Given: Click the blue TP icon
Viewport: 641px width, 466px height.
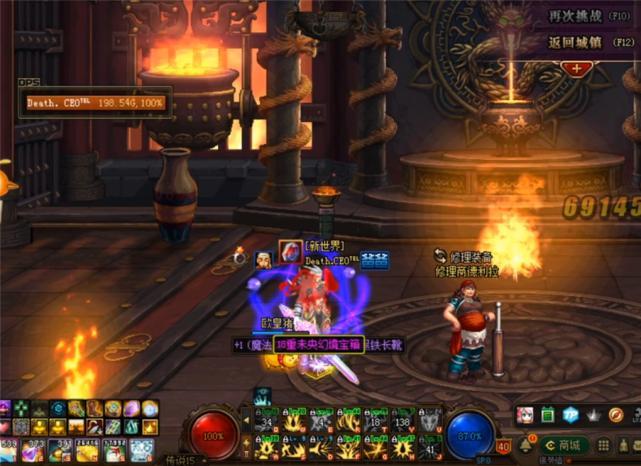Looking at the screenshot, I should (571, 415).
